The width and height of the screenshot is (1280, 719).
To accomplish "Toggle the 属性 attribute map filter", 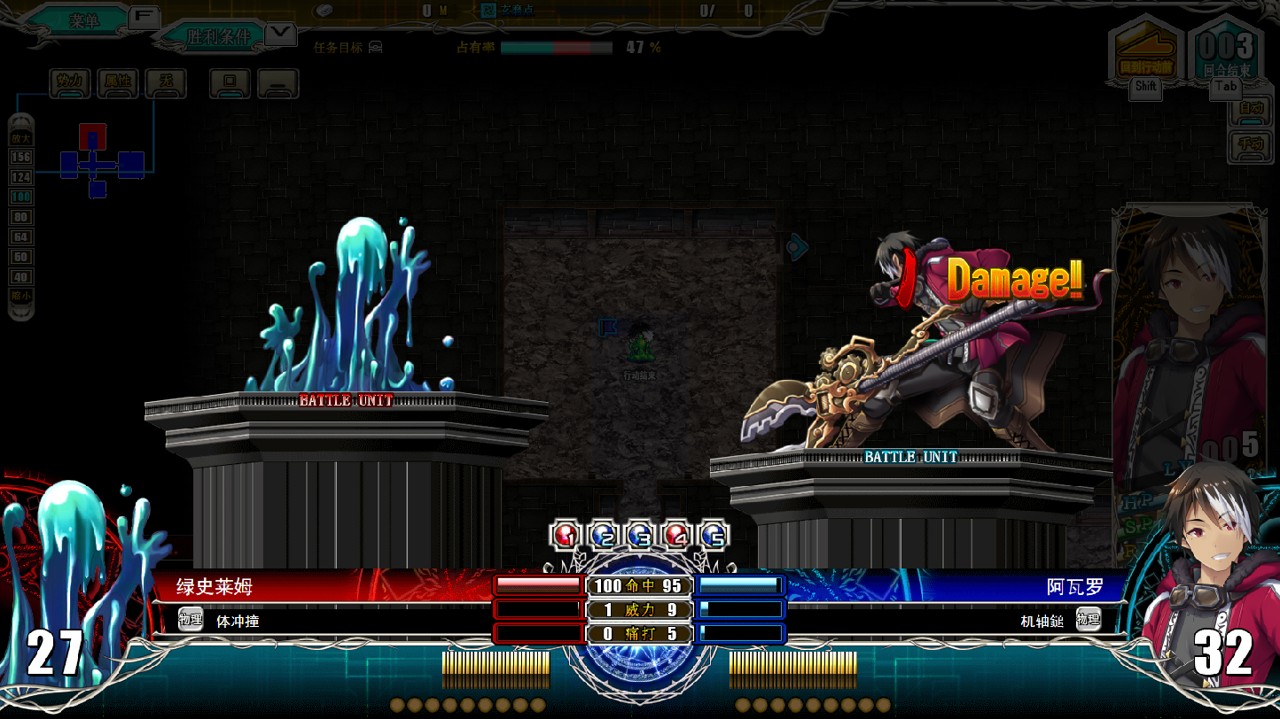I will click(x=118, y=82).
